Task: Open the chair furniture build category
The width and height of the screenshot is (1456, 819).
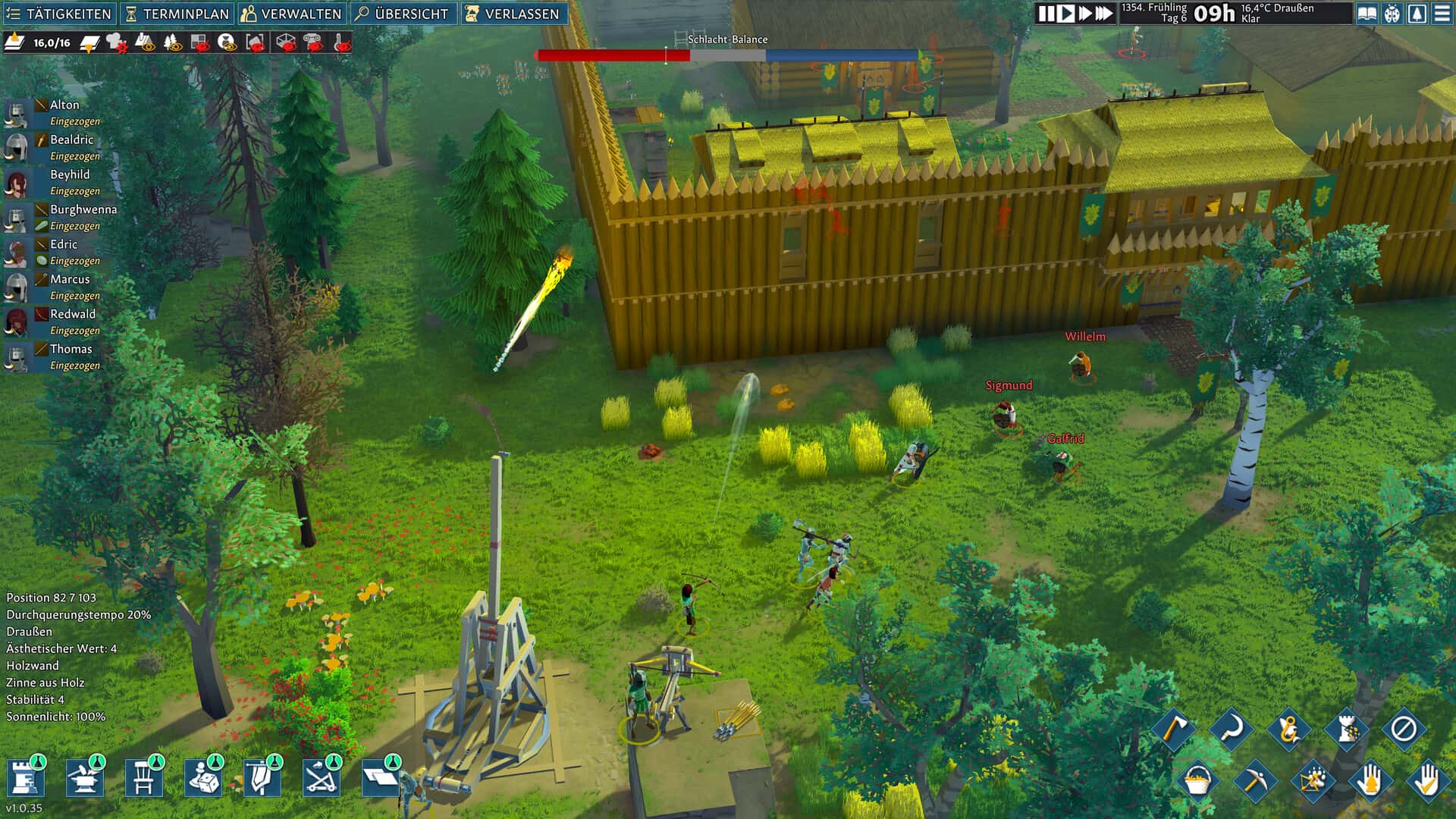Action: [x=143, y=778]
